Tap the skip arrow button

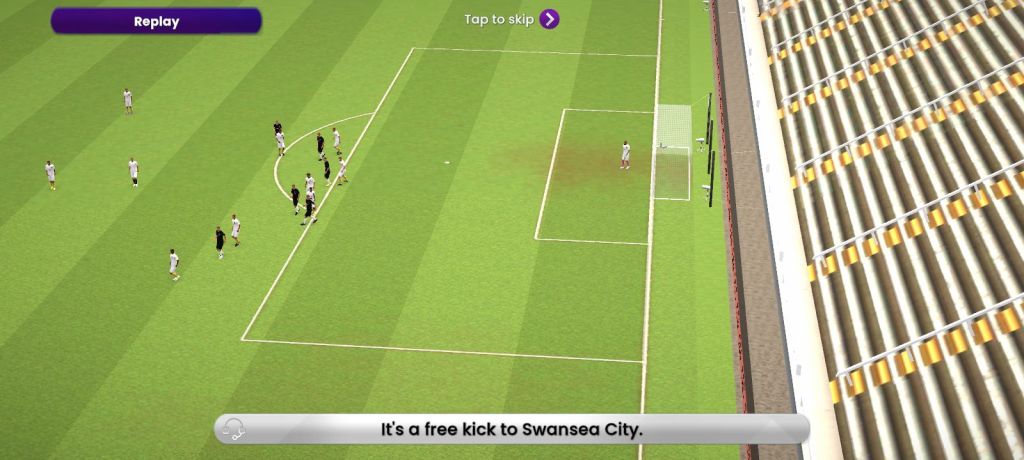[x=549, y=19]
